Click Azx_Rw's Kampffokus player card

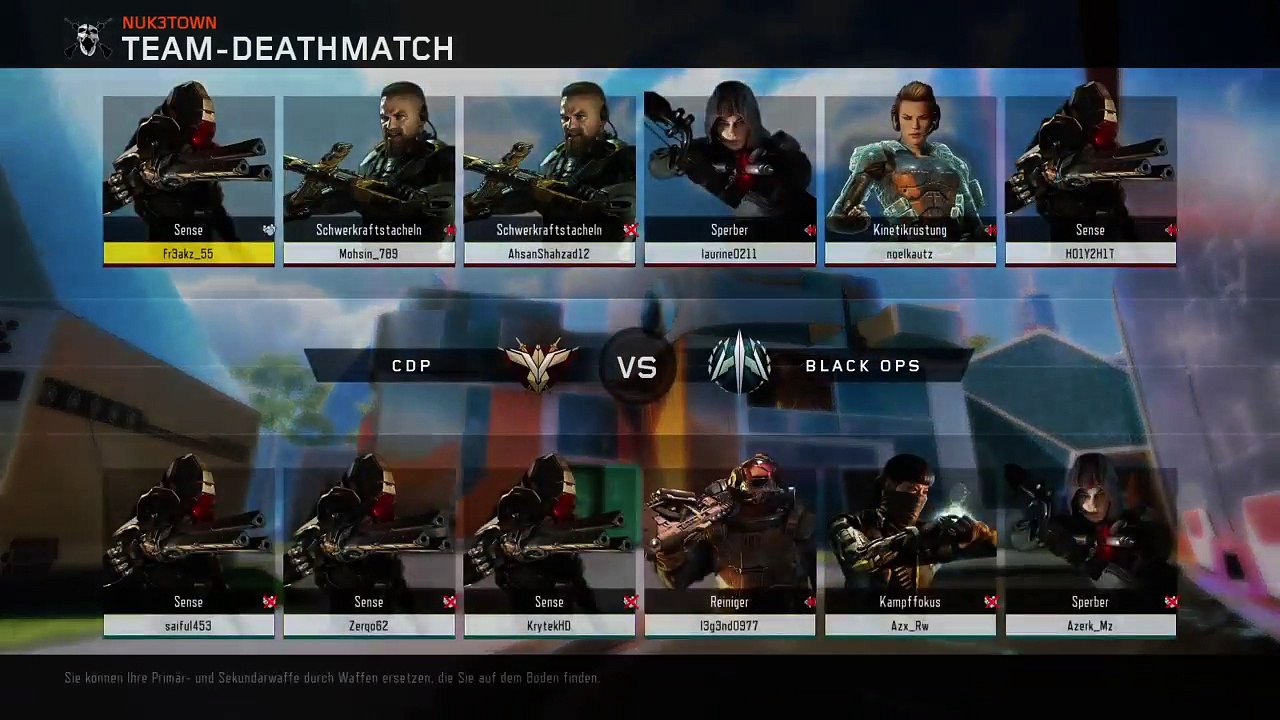click(910, 552)
